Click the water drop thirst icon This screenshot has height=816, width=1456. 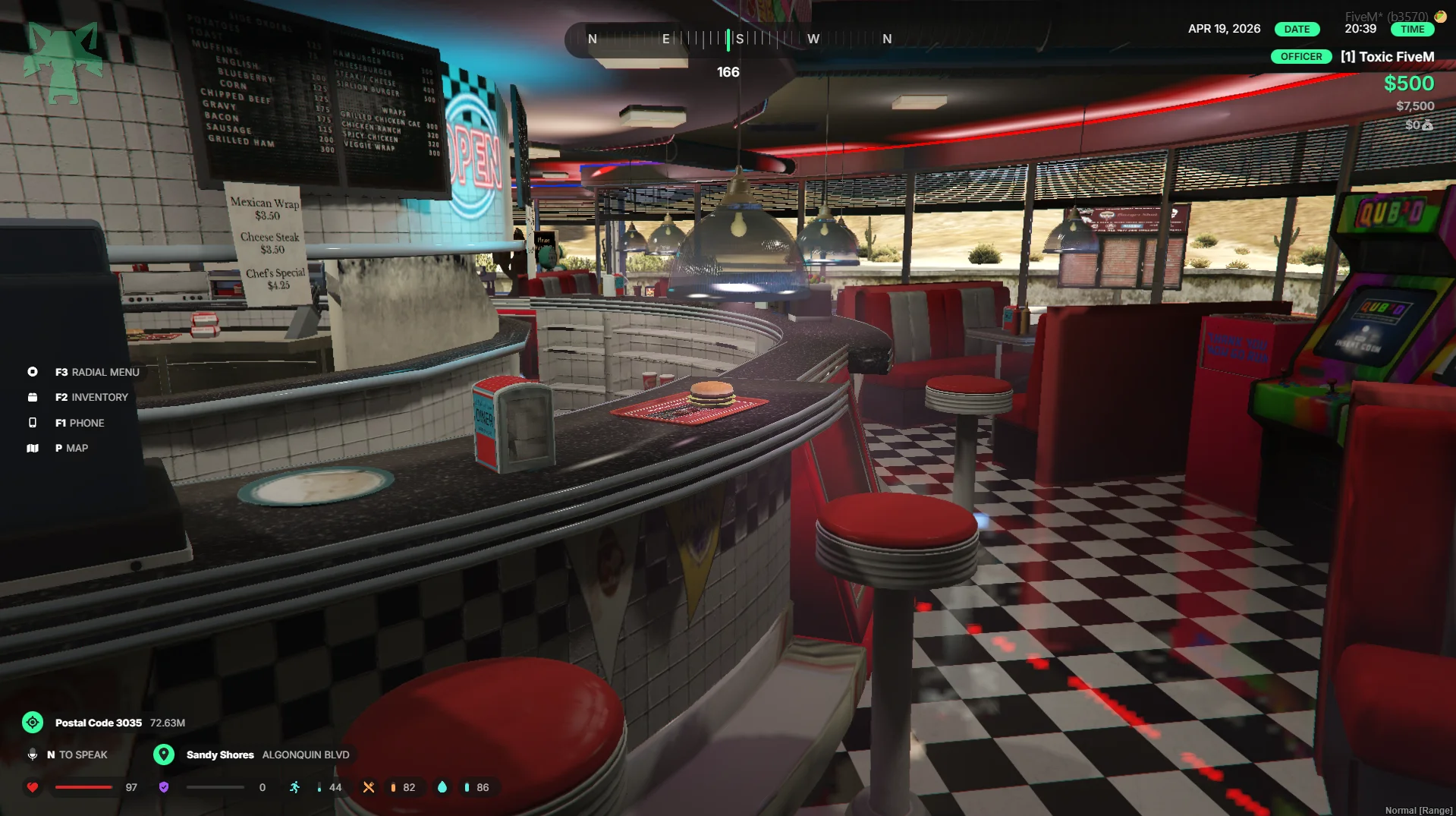click(442, 787)
